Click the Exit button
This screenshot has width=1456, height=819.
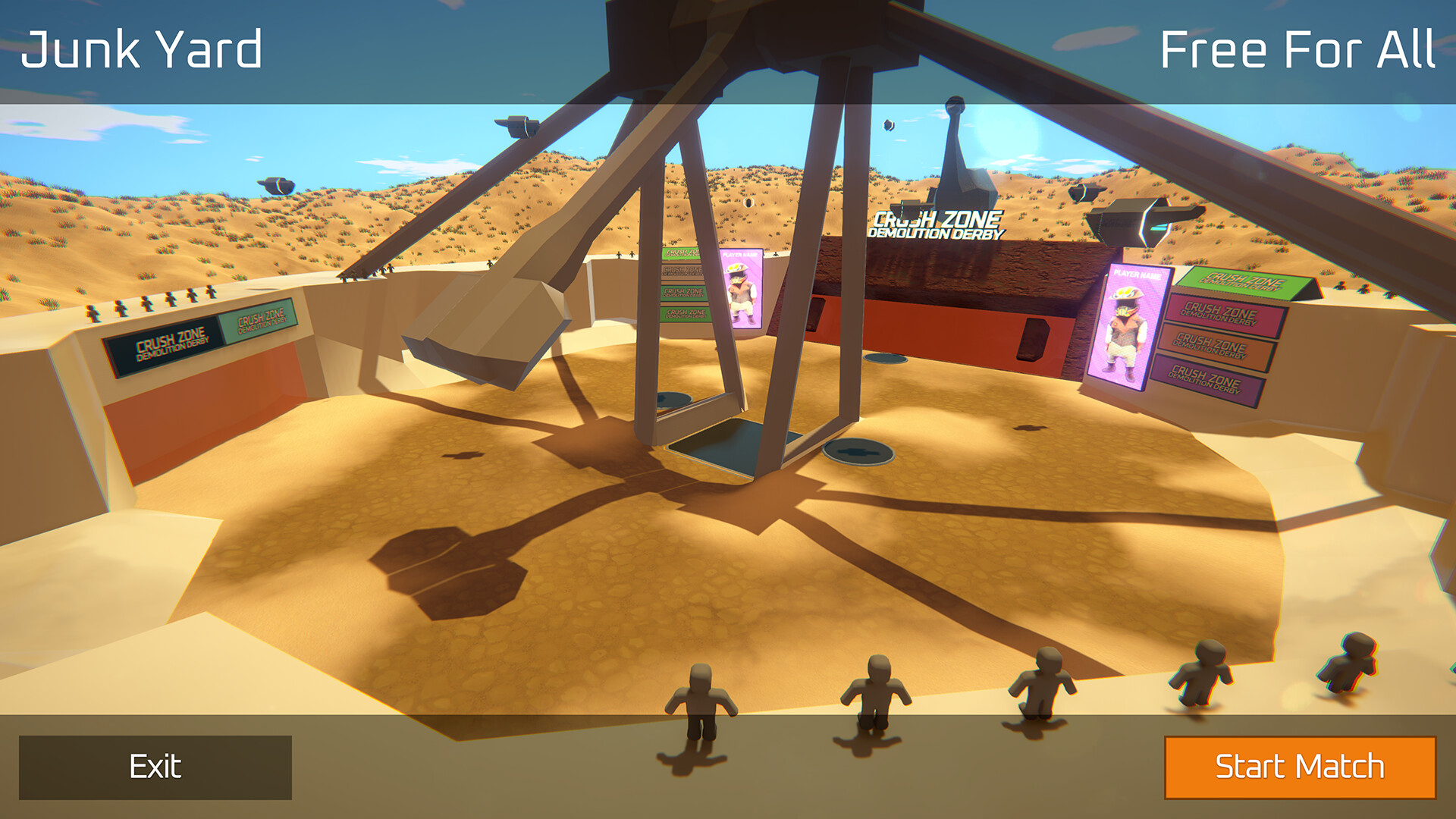pos(155,767)
